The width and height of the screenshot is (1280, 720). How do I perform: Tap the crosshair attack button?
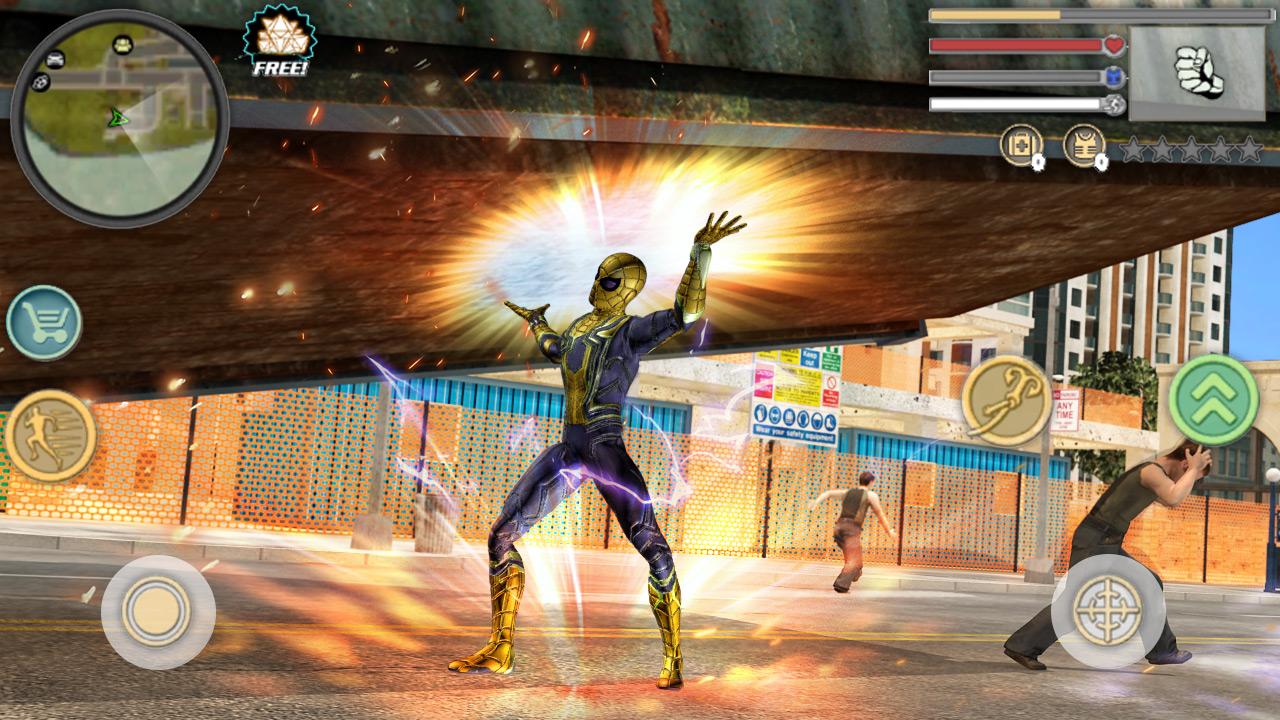(x=1107, y=610)
